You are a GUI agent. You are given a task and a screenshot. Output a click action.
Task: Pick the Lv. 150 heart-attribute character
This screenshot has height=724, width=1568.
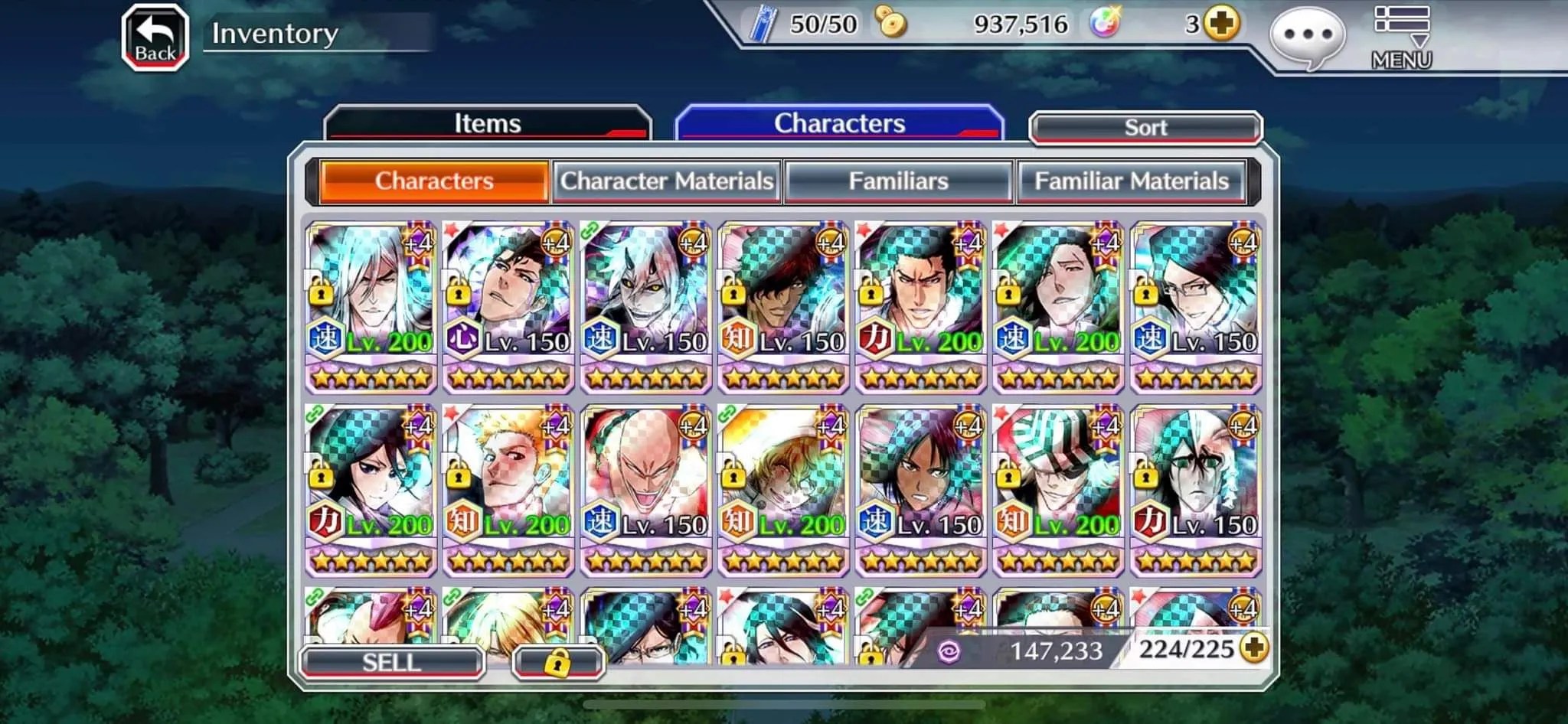click(x=508, y=306)
